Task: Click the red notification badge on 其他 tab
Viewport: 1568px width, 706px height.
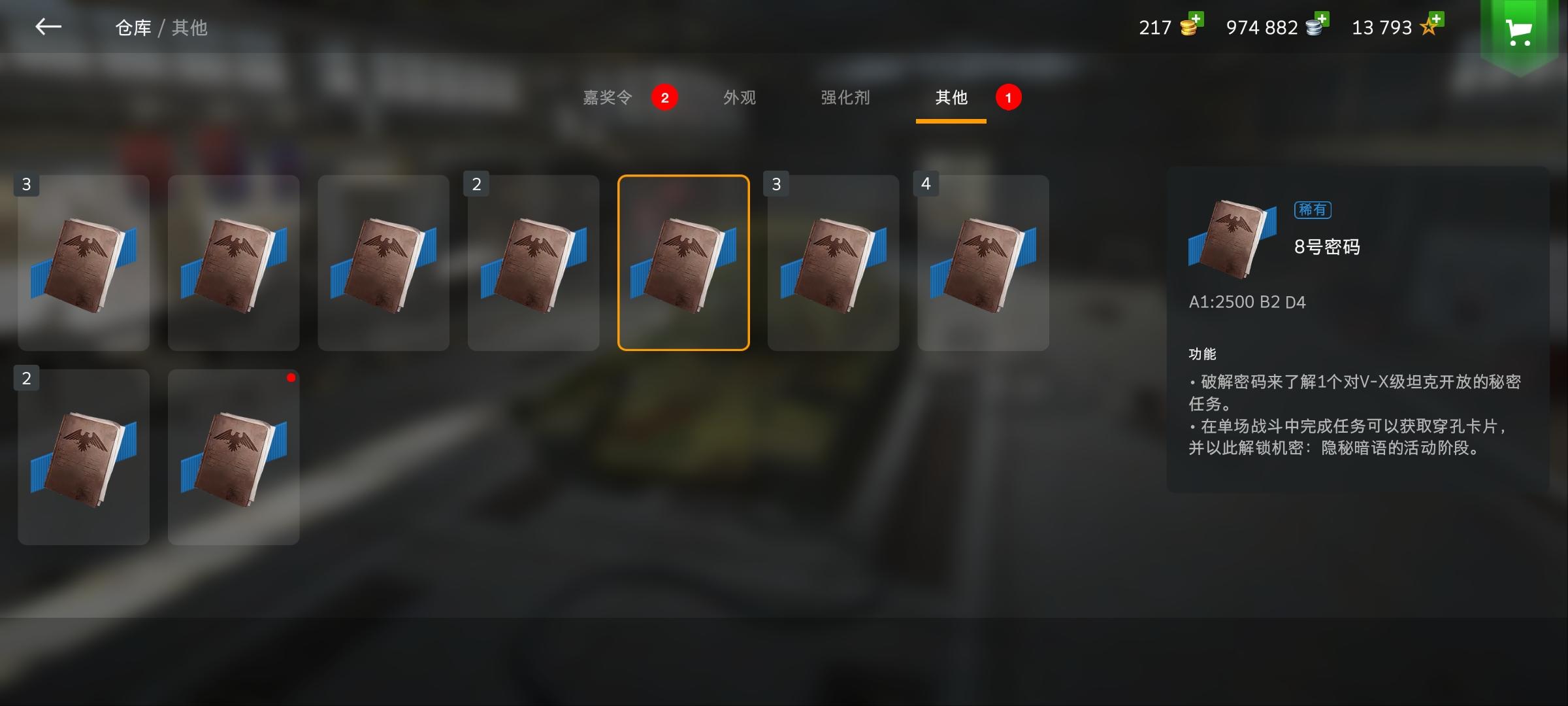Action: coord(1007,98)
